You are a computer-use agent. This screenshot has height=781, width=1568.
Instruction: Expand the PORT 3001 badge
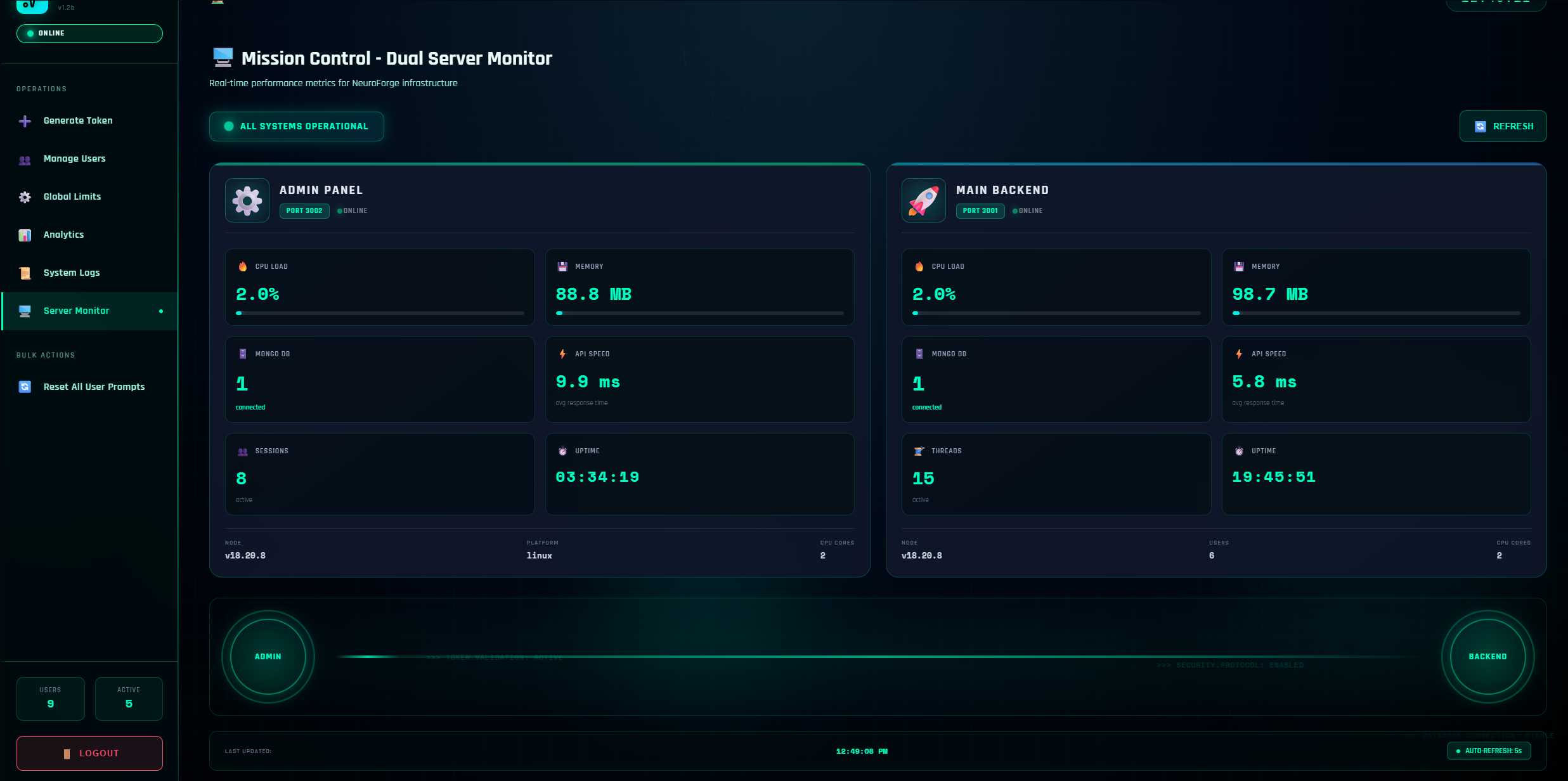pos(980,210)
